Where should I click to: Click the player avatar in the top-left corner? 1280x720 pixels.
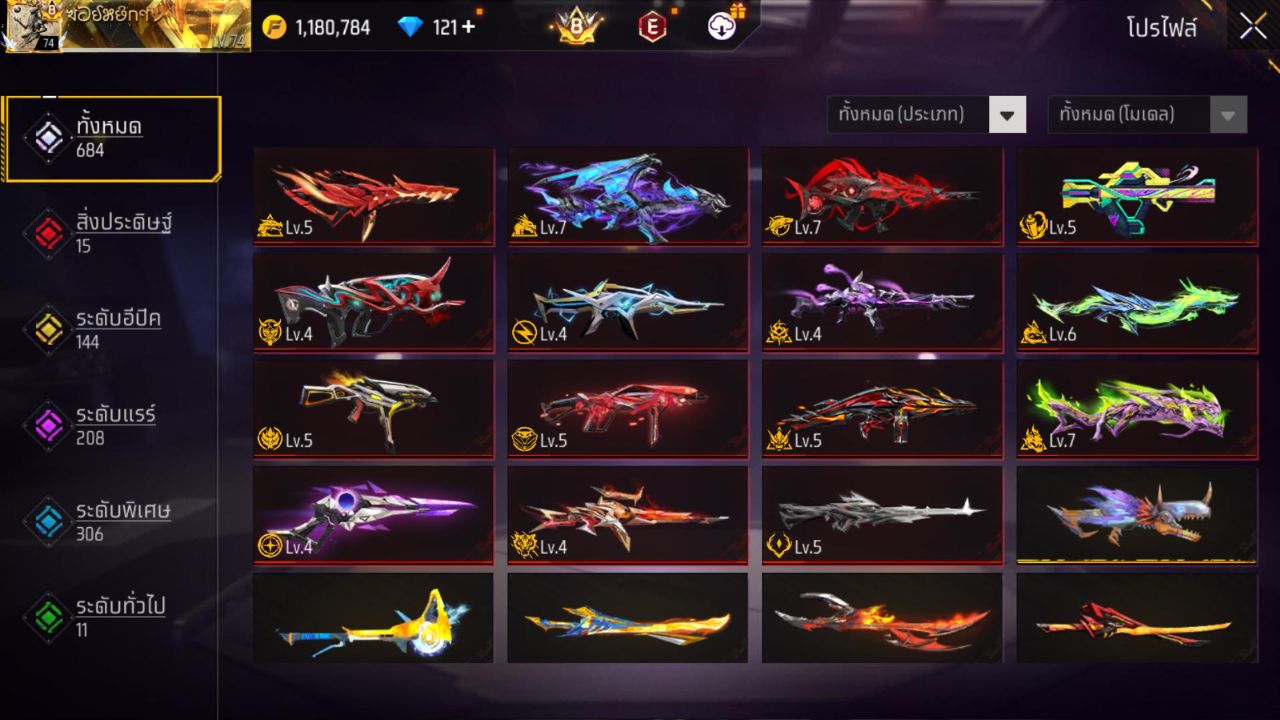point(30,27)
